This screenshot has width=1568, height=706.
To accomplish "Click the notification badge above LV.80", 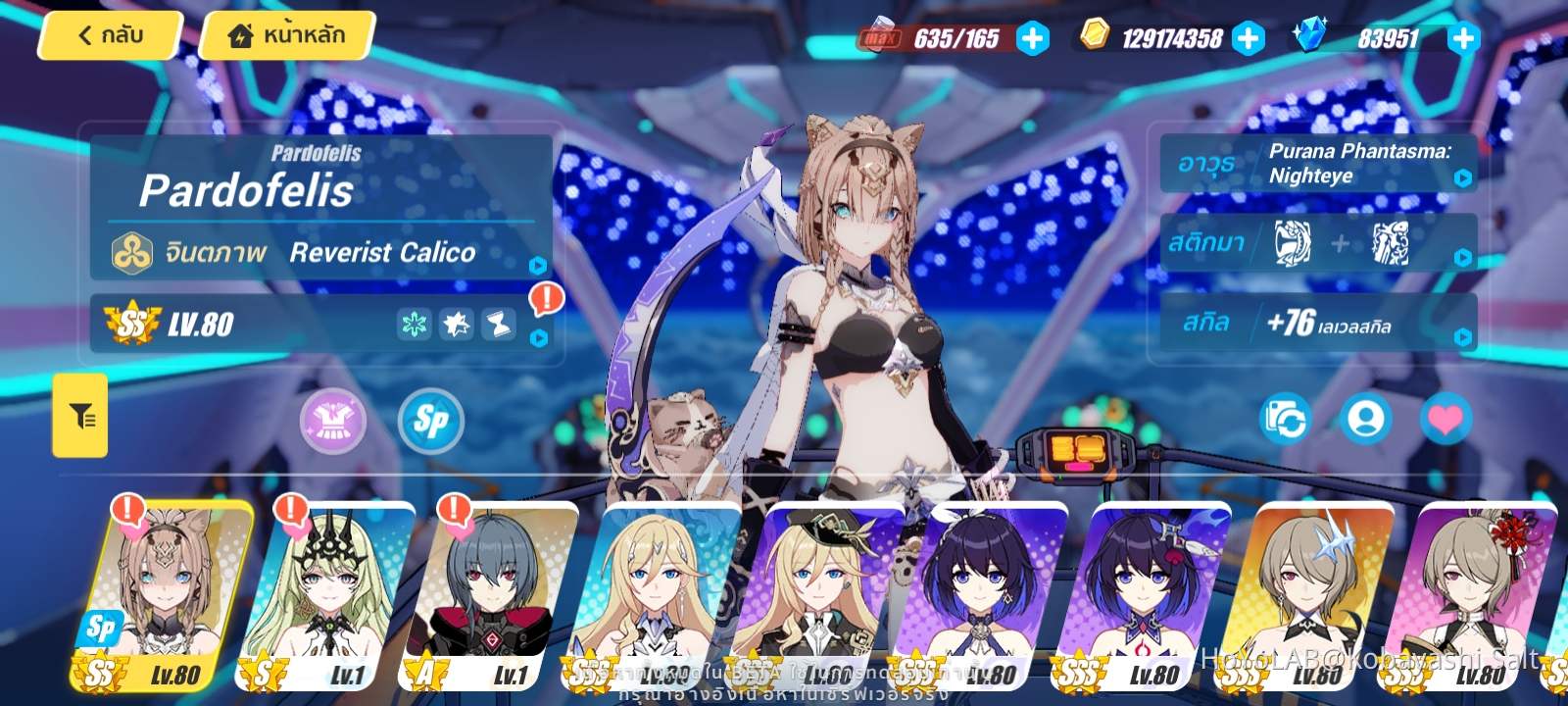I will (x=546, y=297).
